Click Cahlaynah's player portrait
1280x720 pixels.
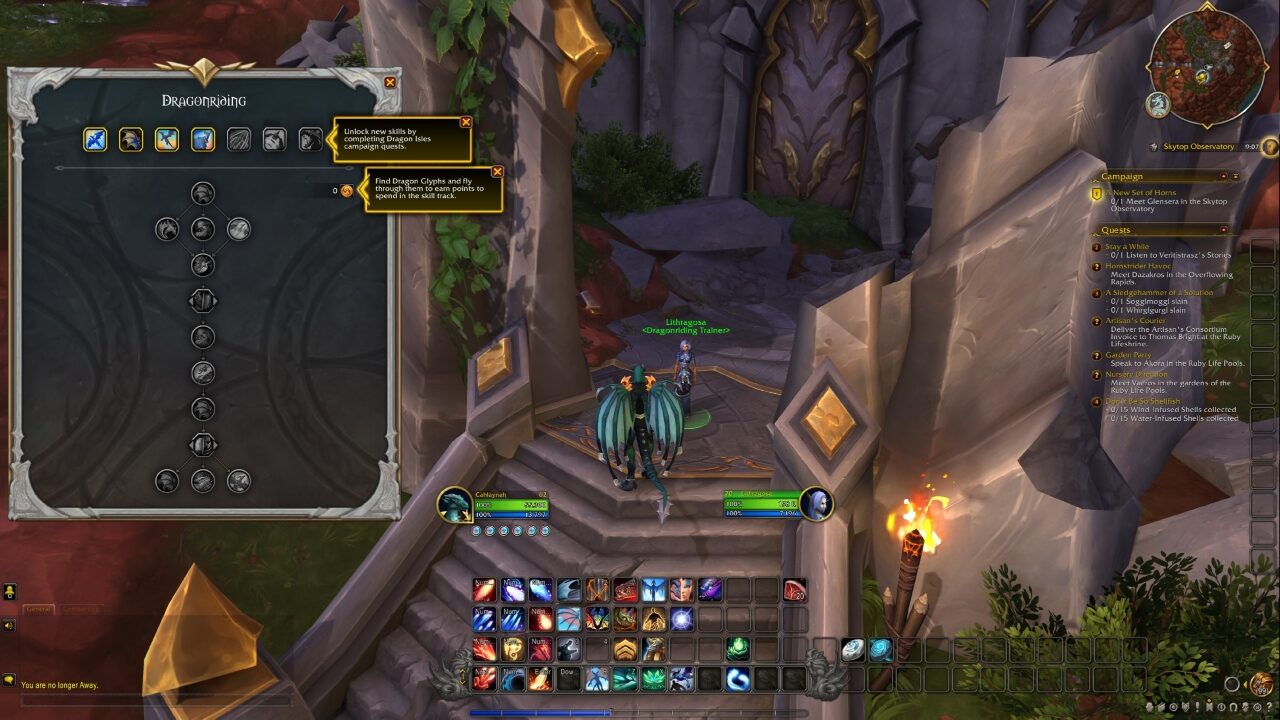pos(455,504)
